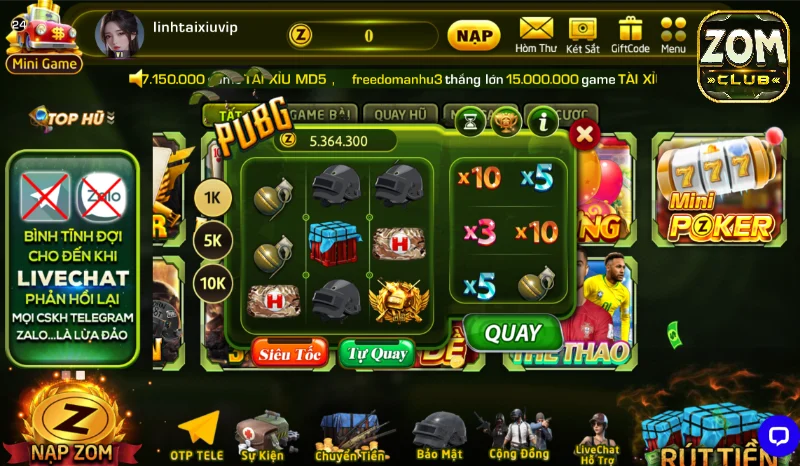This screenshot has width=800, height=466.
Task: Open the Mini Poker game tile
Action: pos(719,193)
